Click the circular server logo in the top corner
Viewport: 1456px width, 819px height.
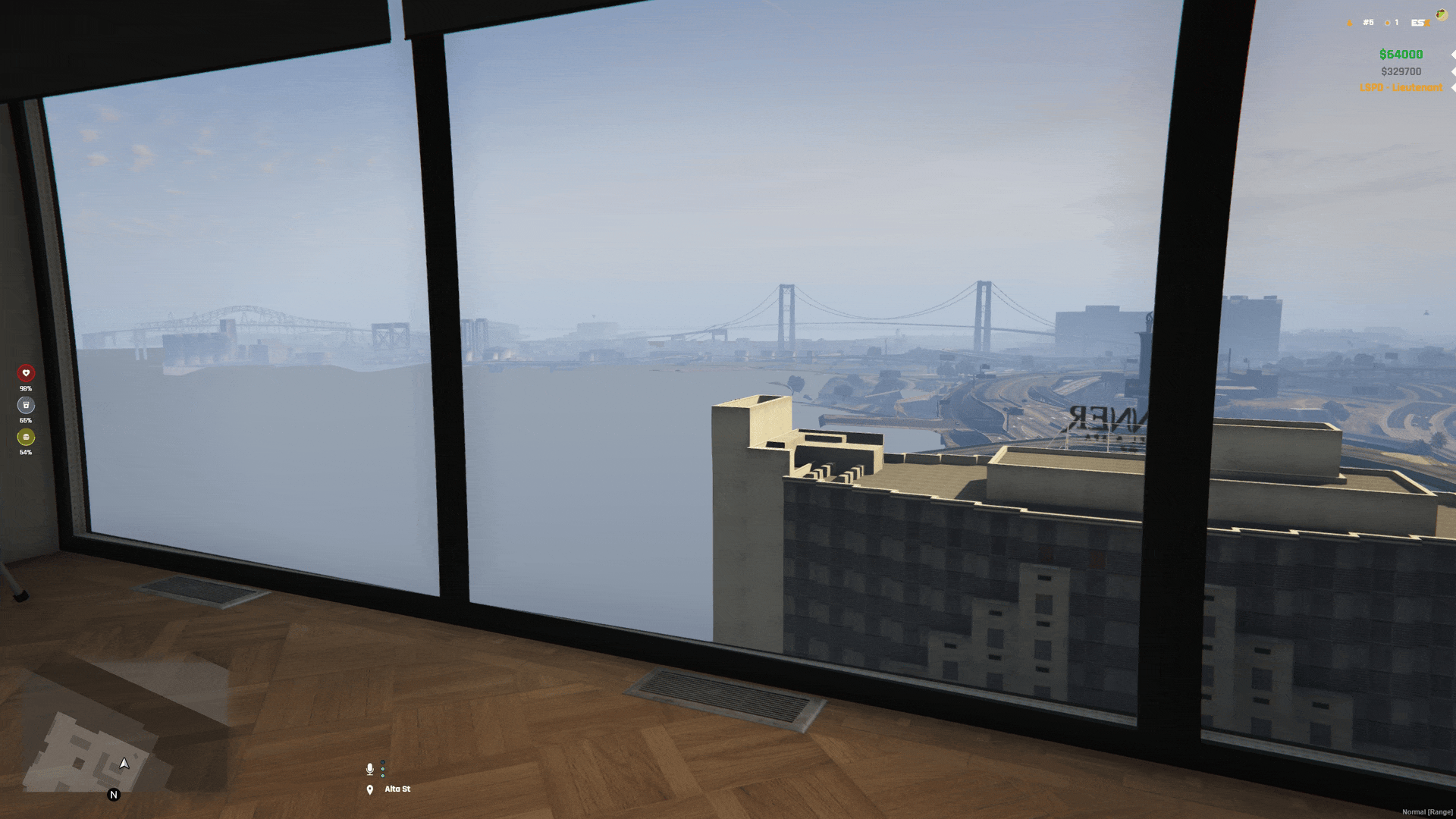(x=1442, y=14)
